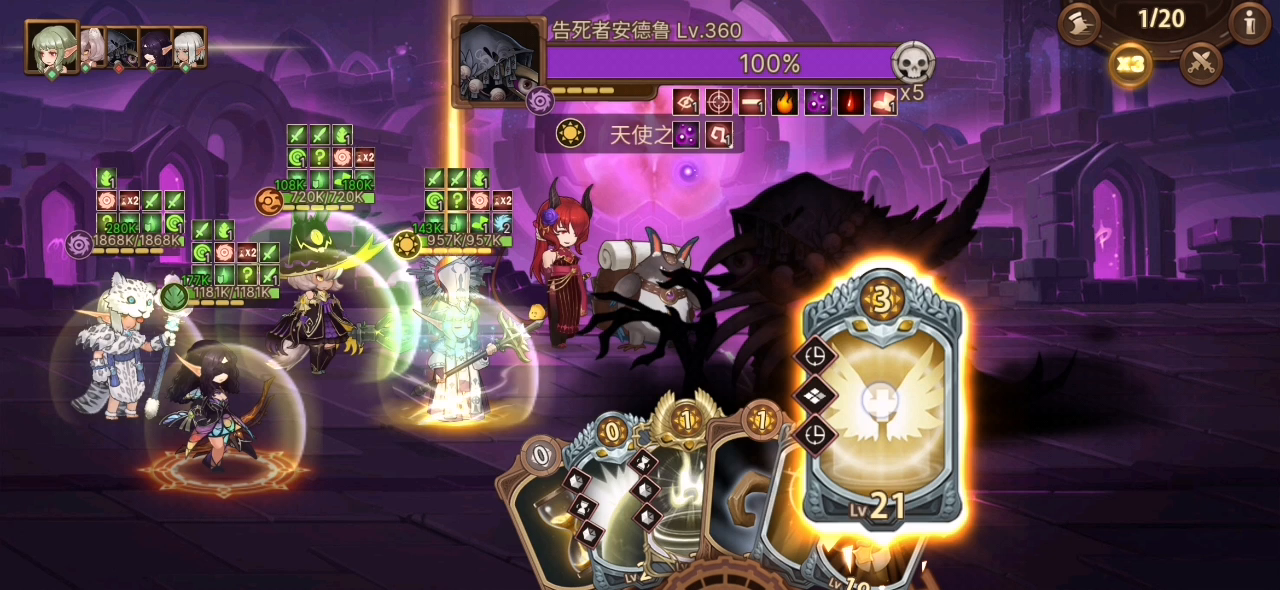The width and height of the screenshot is (1280, 590).
Task: Inspect the boss's eye debuff icon
Action: 686,102
